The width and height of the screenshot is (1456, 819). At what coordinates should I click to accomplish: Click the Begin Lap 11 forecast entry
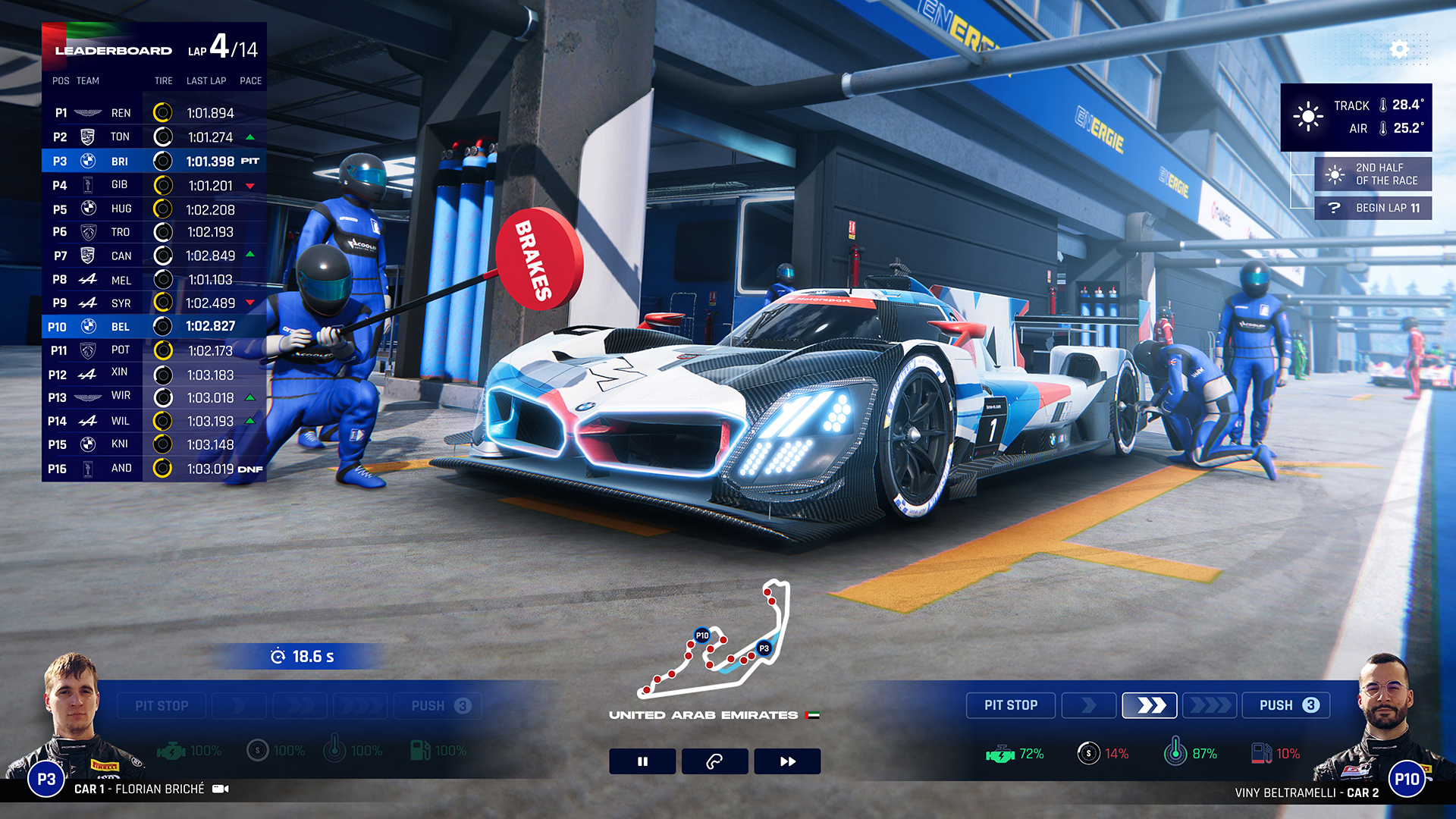pos(1373,208)
